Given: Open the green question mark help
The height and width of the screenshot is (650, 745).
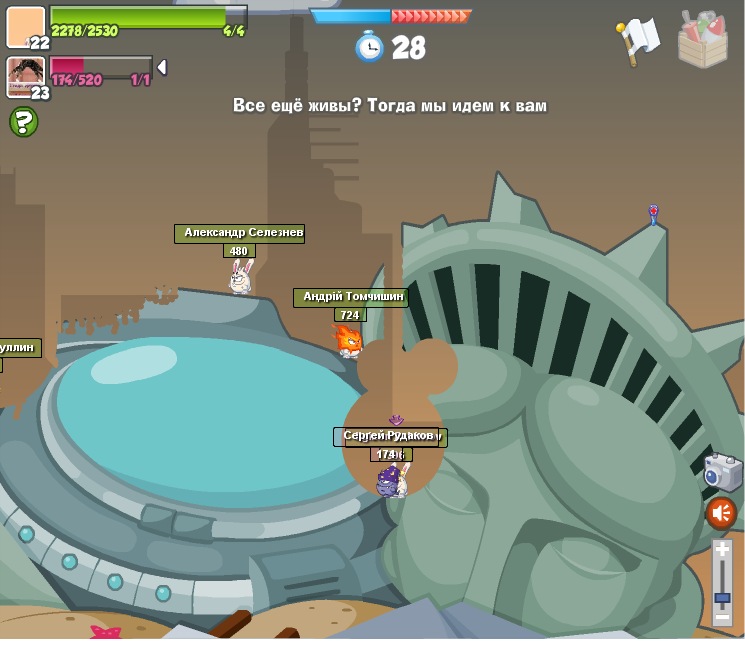Looking at the screenshot, I should tap(24, 122).
